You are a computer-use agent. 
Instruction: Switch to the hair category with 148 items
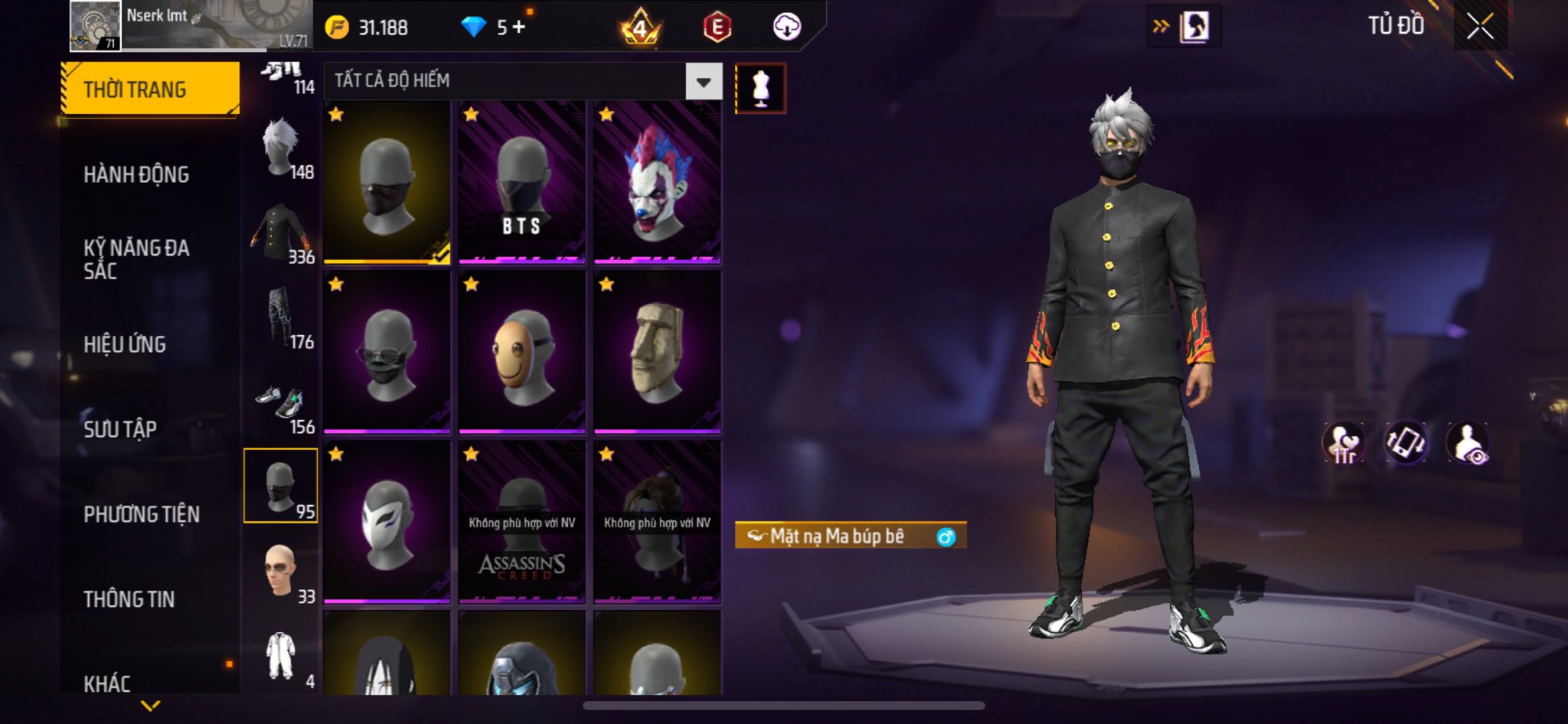pyautogui.click(x=281, y=149)
